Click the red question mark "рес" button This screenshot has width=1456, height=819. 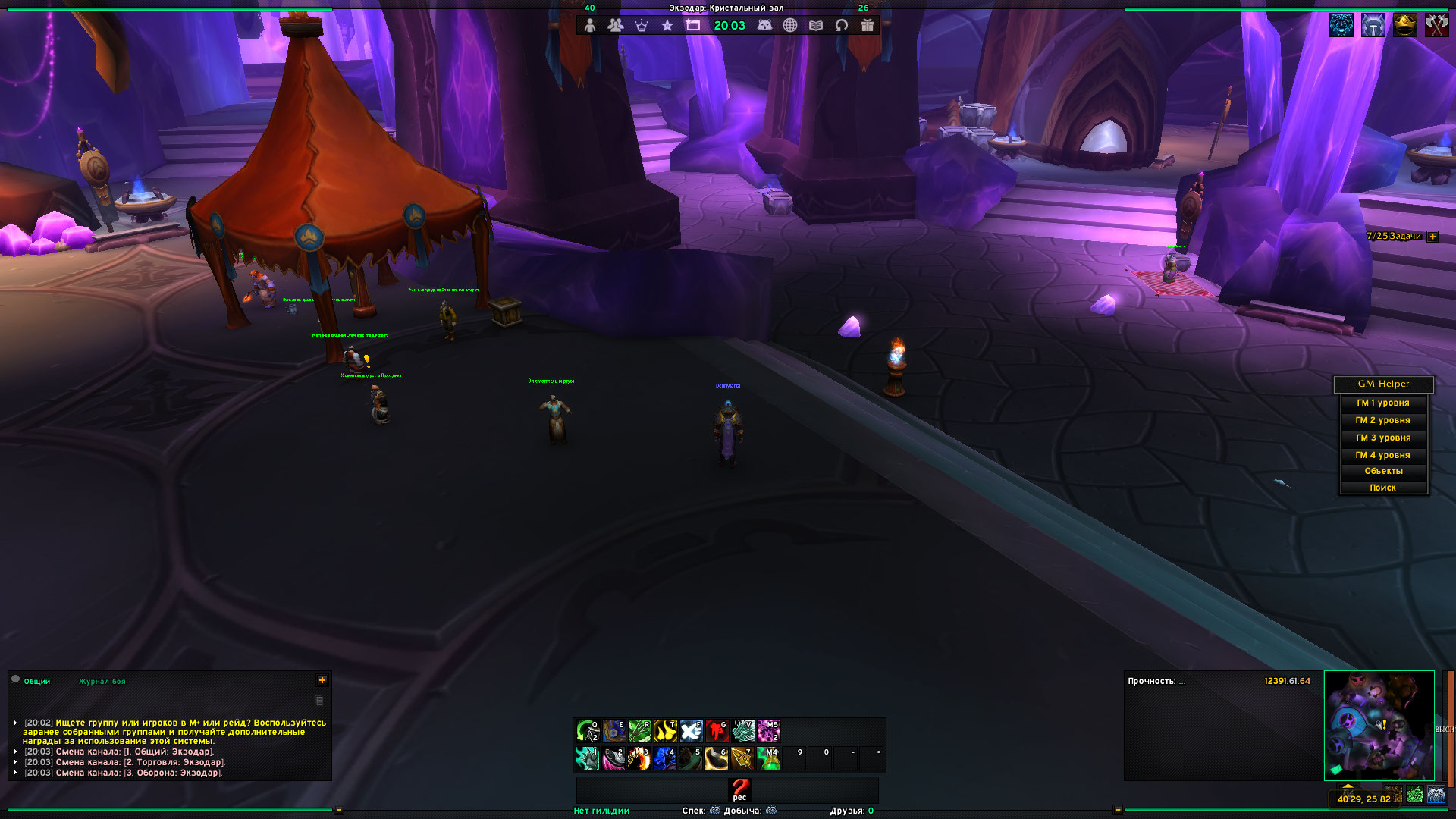739,789
